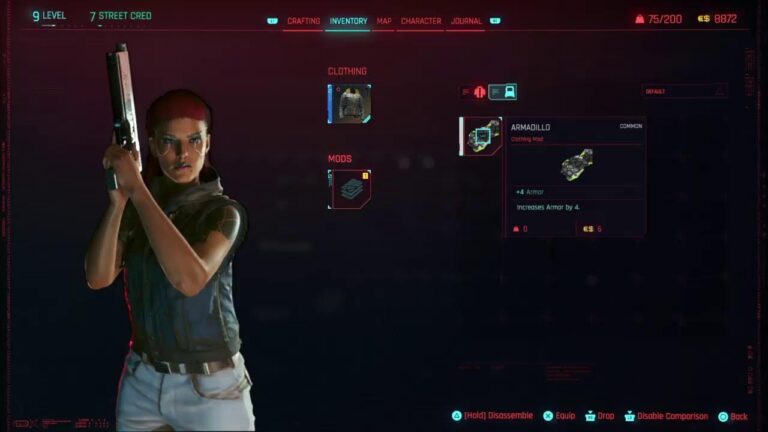Open the Default sorting dropdown
The width and height of the screenshot is (768, 432).
684,91
